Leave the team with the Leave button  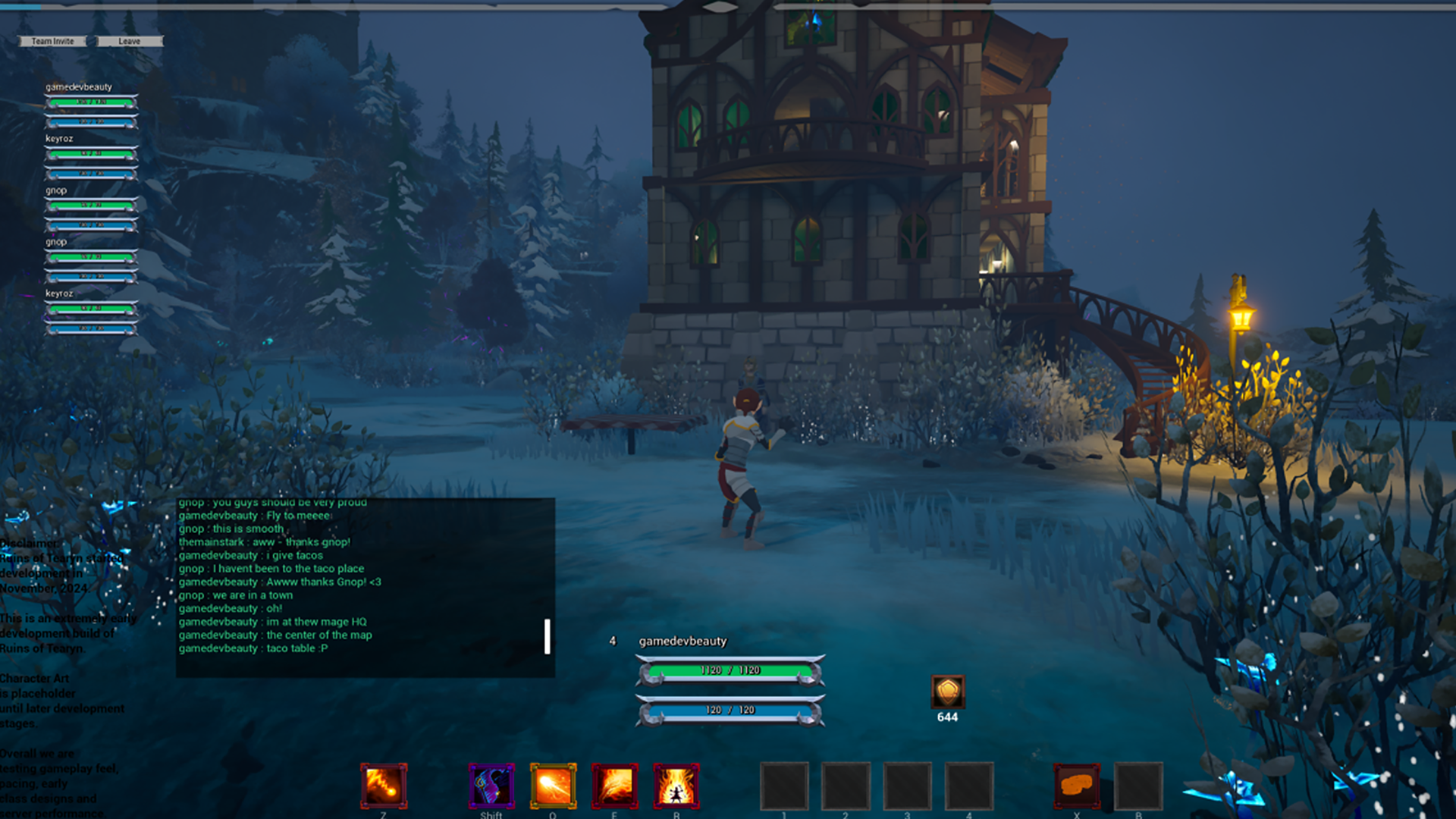(x=129, y=41)
